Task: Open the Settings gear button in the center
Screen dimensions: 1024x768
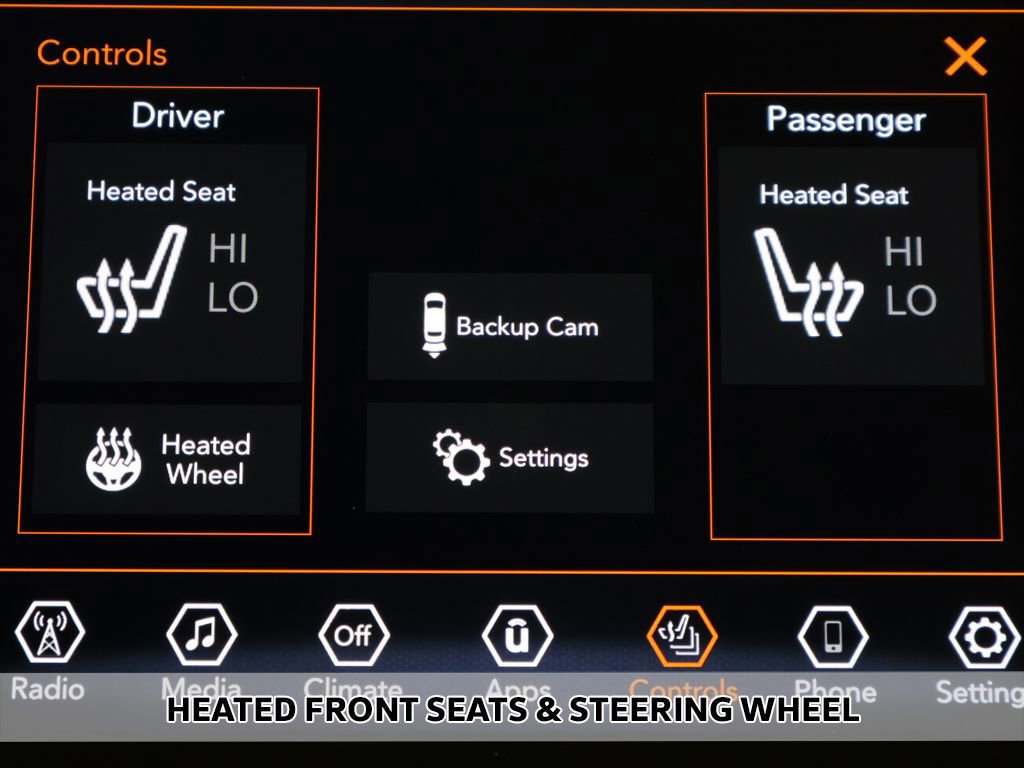Action: click(510, 458)
